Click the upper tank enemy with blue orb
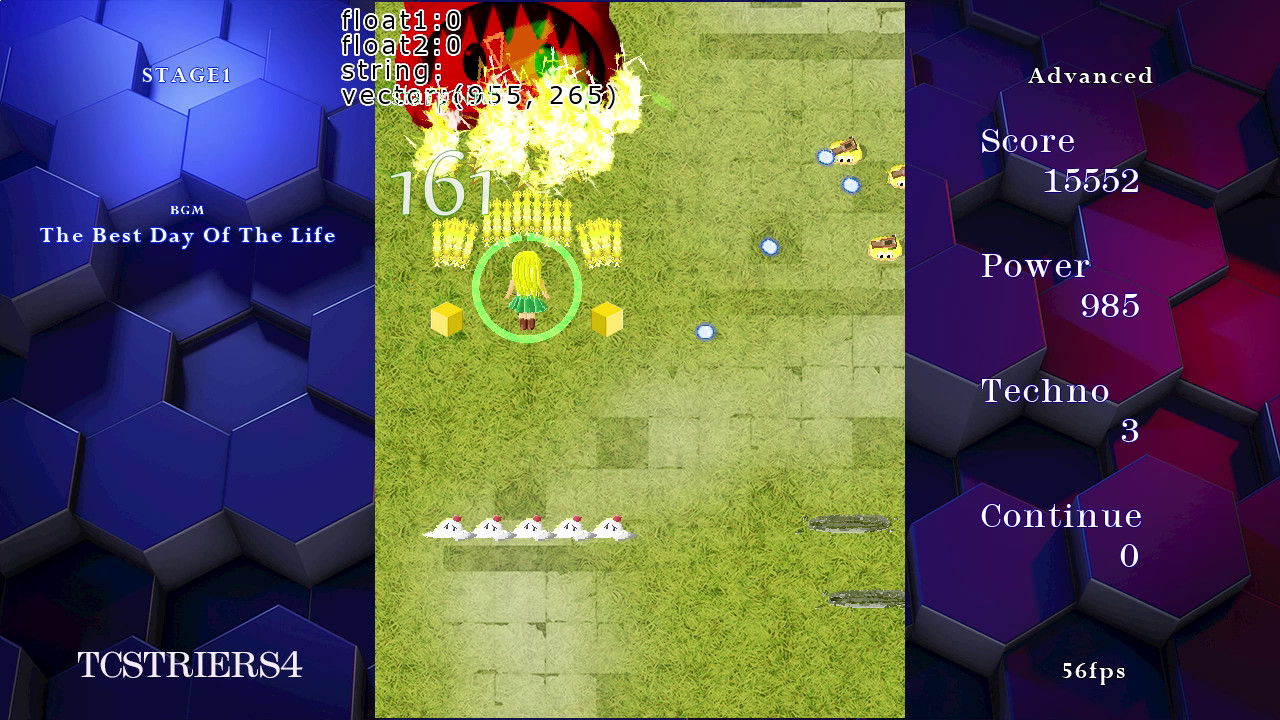Image resolution: width=1280 pixels, height=720 pixels. pyautogui.click(x=845, y=152)
